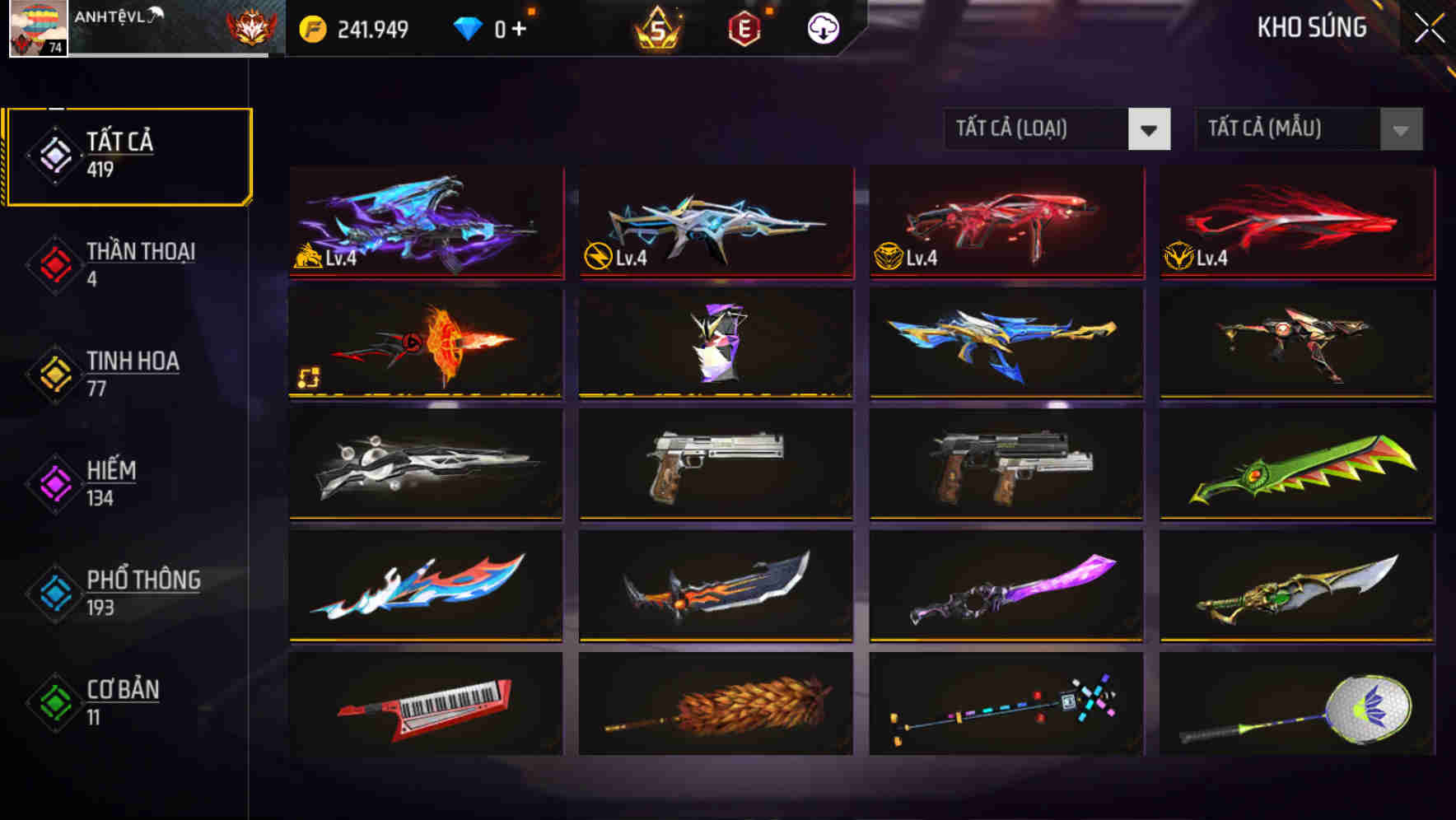This screenshot has height=820, width=1456.
Task: Select the purple dragon Lv.4 weapon thumbnail
Action: tap(426, 223)
